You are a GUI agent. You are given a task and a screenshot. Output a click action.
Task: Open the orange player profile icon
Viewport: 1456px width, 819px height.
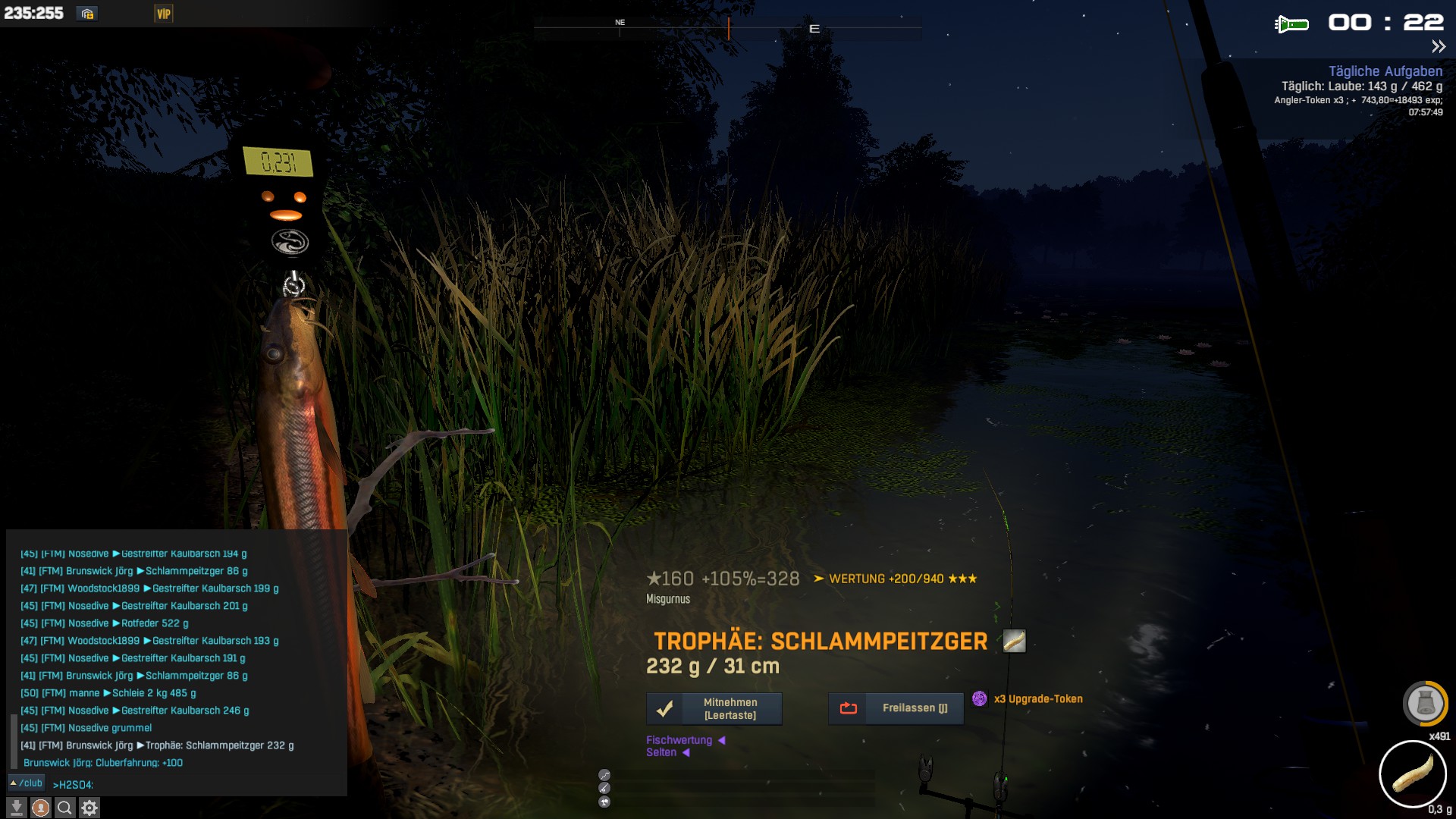[x=41, y=808]
